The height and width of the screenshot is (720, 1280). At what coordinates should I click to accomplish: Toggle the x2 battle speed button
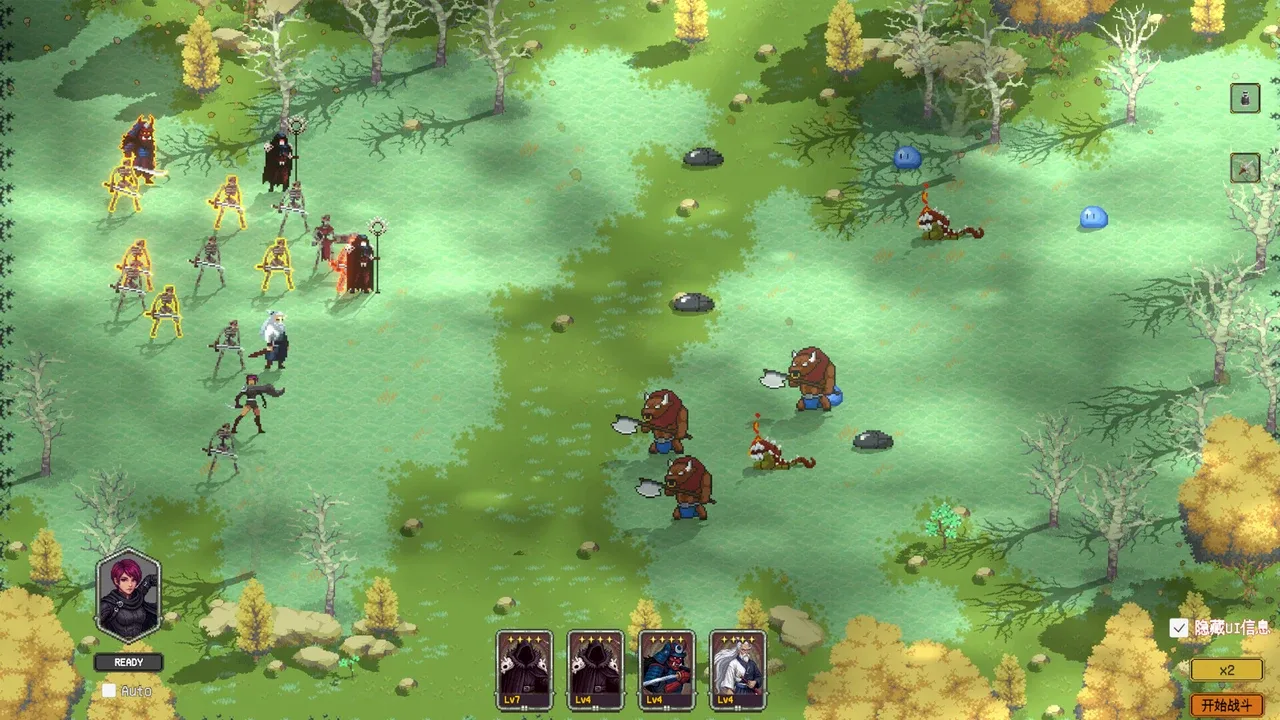1226,671
